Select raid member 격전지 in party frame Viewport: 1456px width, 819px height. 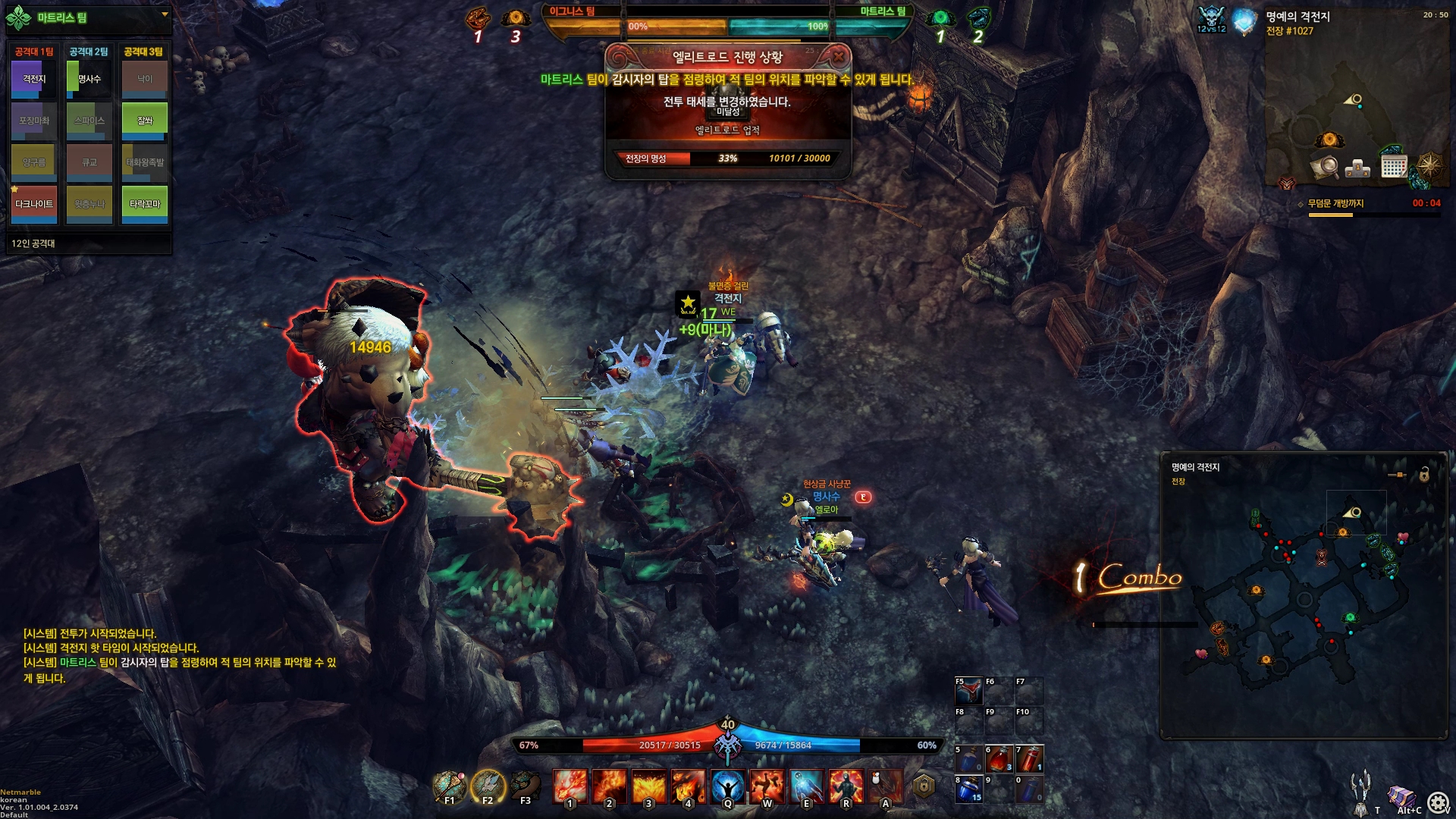tap(34, 79)
